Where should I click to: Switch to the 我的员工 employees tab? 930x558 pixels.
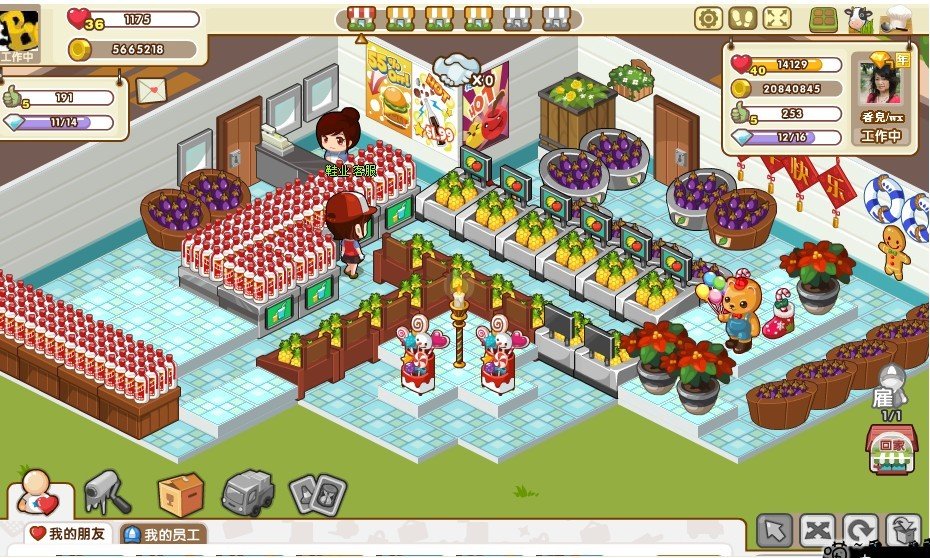[163, 535]
